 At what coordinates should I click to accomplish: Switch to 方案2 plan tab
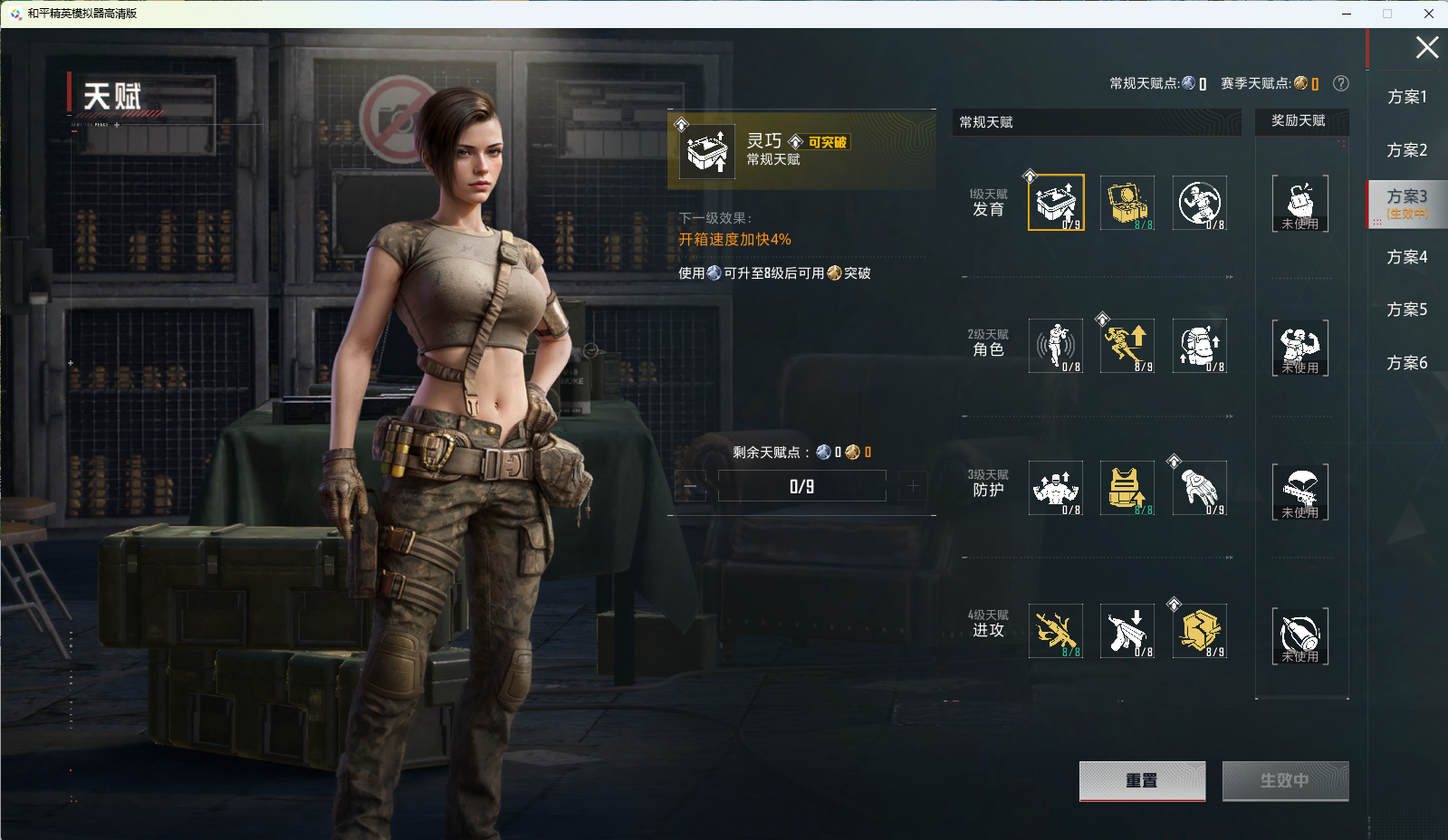coord(1406,150)
